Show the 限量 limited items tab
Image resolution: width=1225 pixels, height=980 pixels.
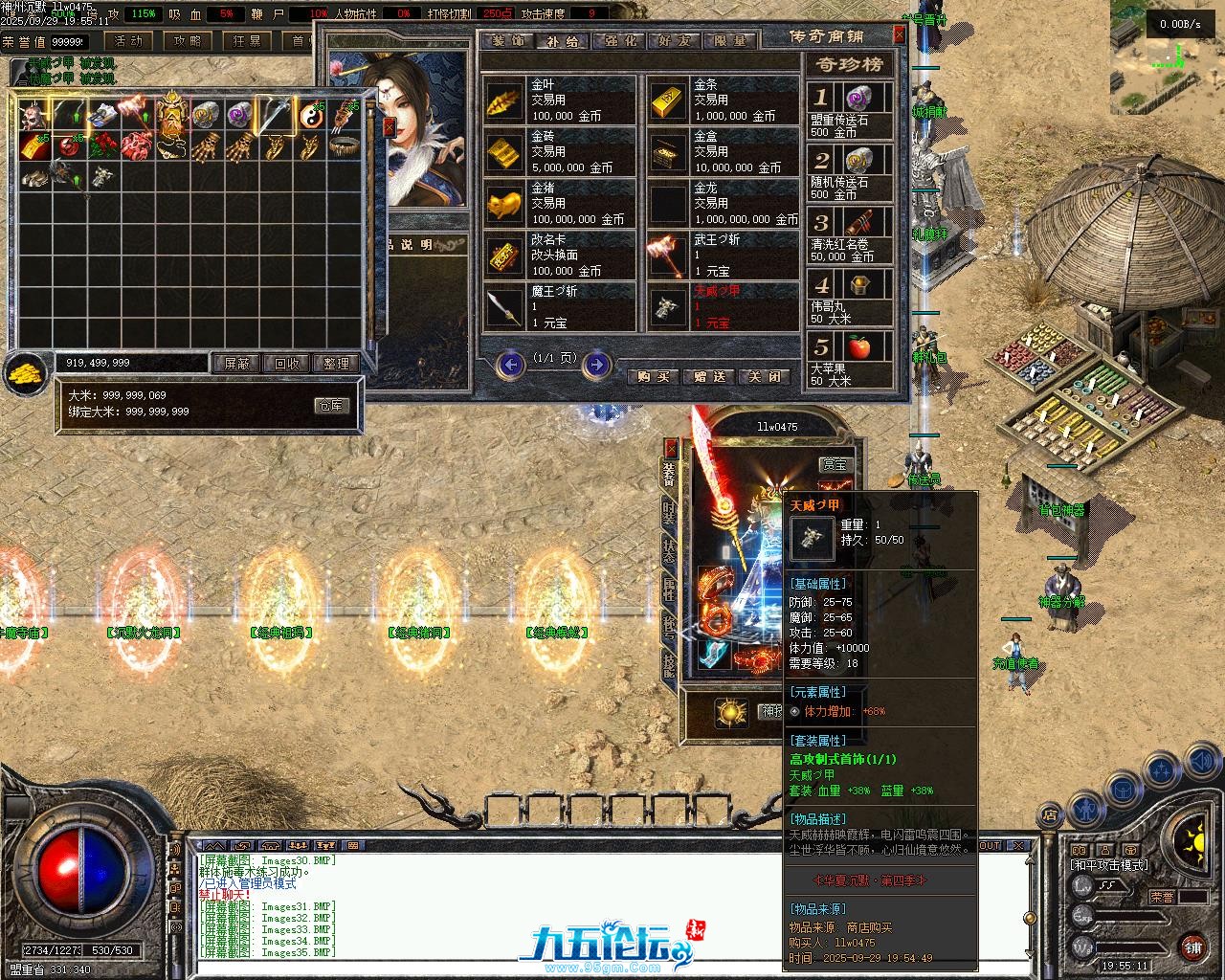[729, 41]
